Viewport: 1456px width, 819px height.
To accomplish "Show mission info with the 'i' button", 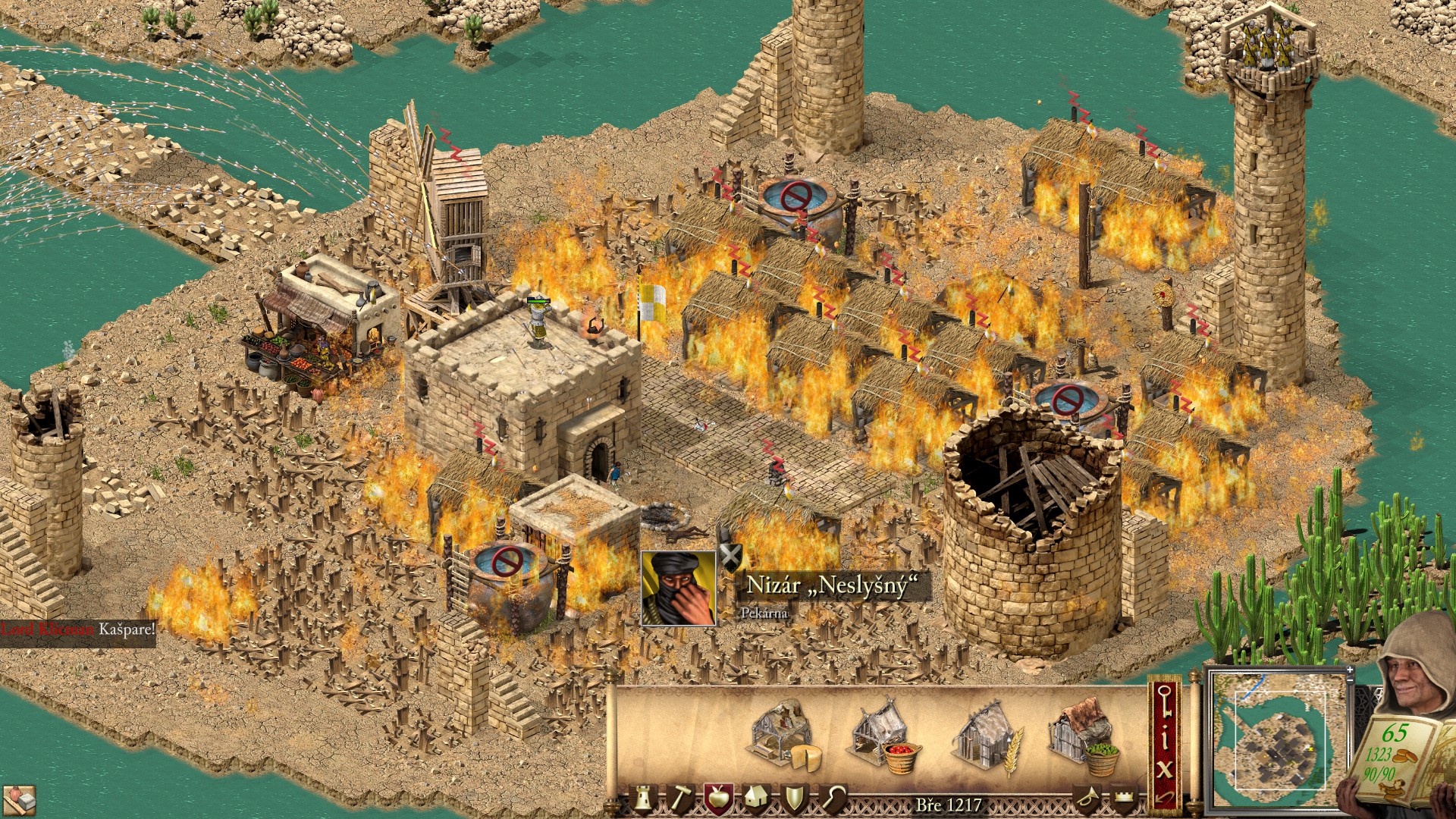I will (x=1165, y=738).
